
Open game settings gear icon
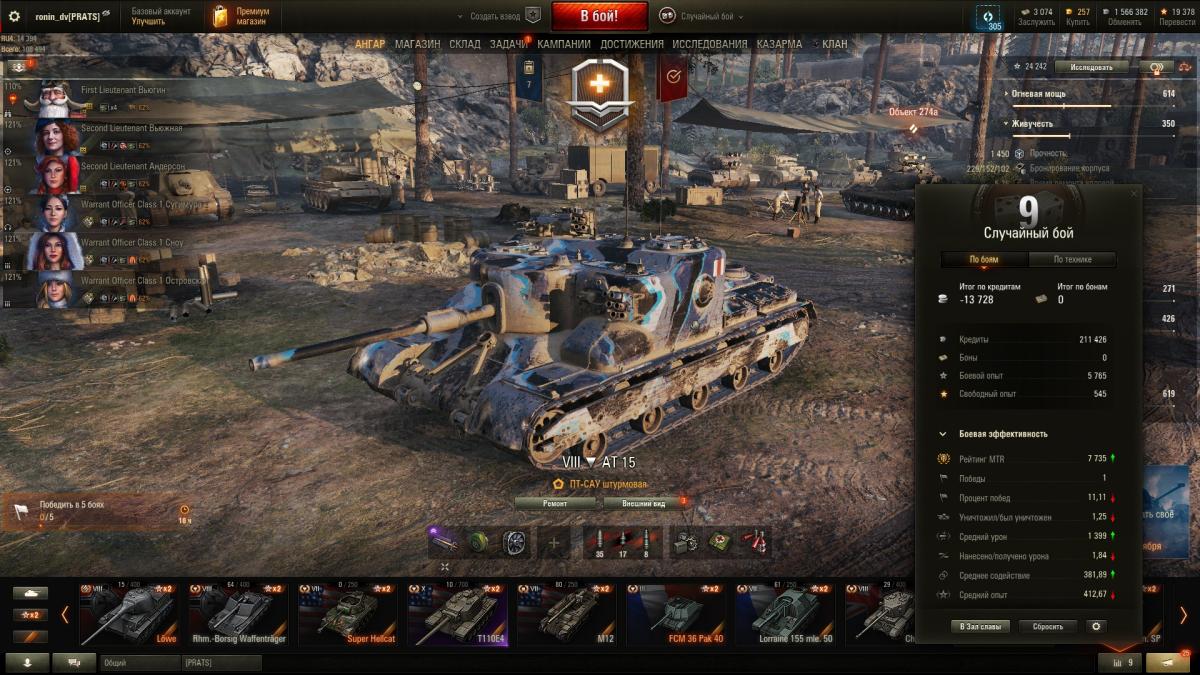(14, 16)
